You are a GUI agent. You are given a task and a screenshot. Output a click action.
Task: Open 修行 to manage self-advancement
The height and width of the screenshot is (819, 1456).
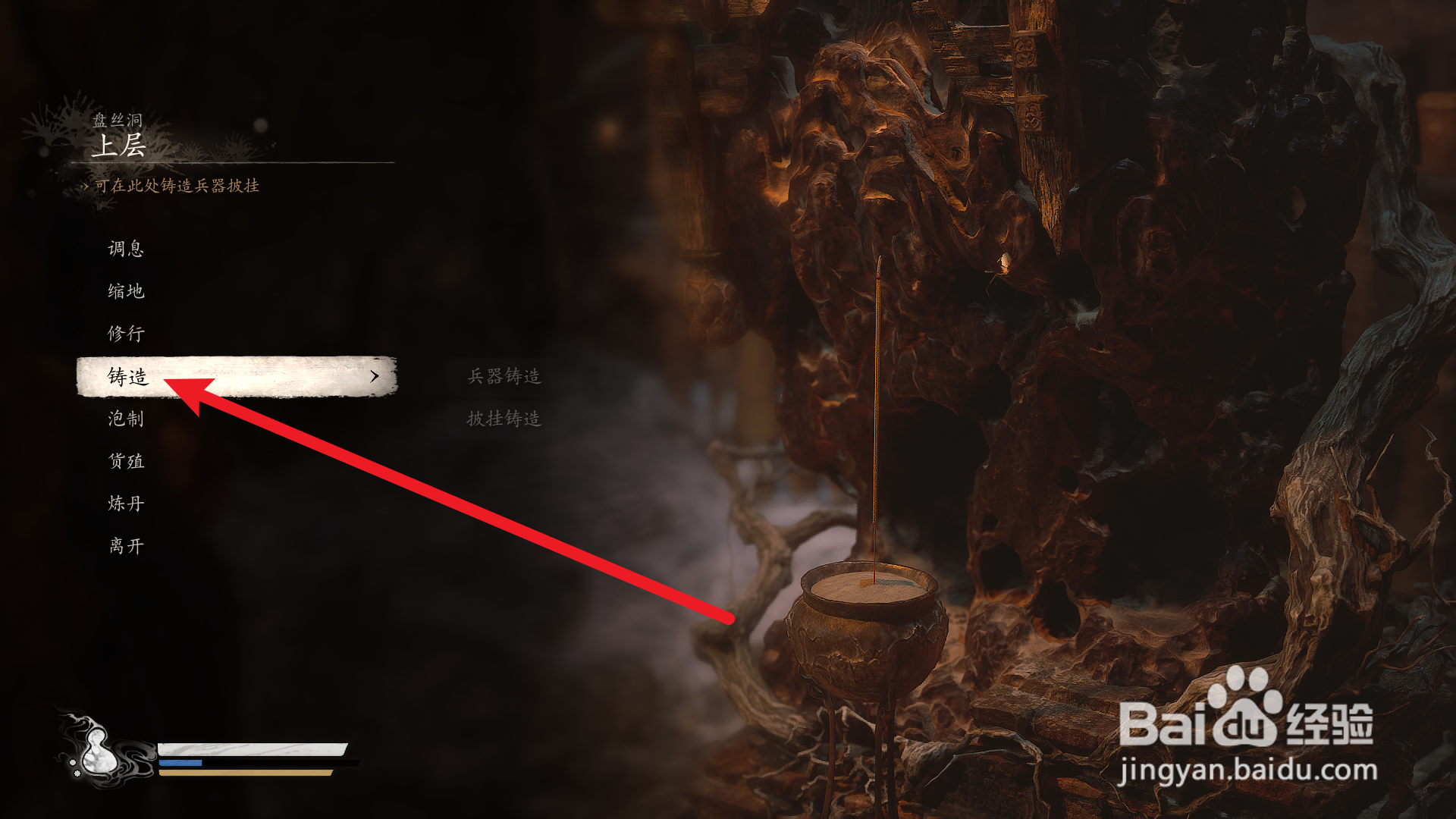[125, 334]
